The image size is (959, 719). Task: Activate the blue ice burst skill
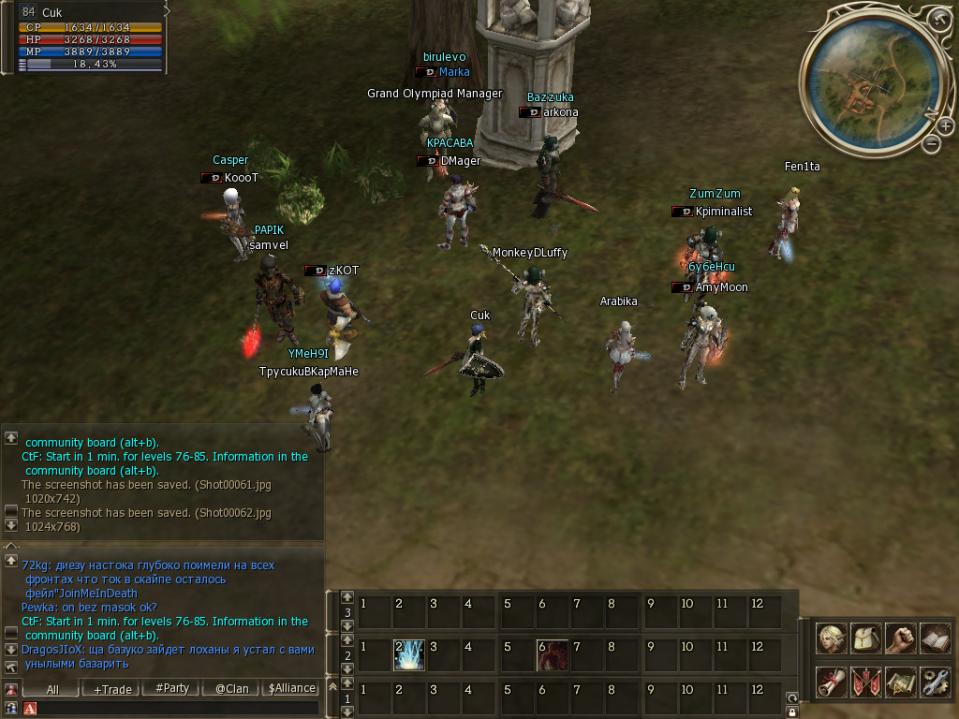(410, 655)
